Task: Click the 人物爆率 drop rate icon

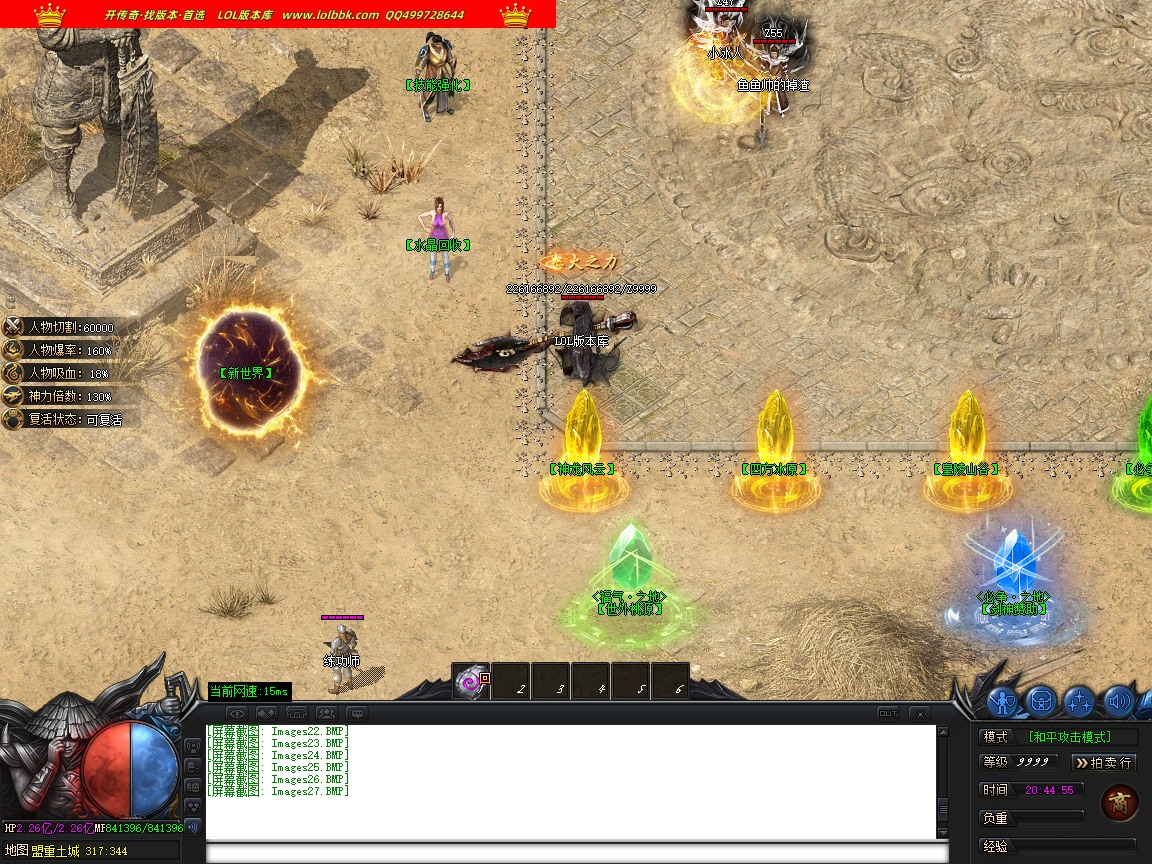Action: click(x=13, y=350)
